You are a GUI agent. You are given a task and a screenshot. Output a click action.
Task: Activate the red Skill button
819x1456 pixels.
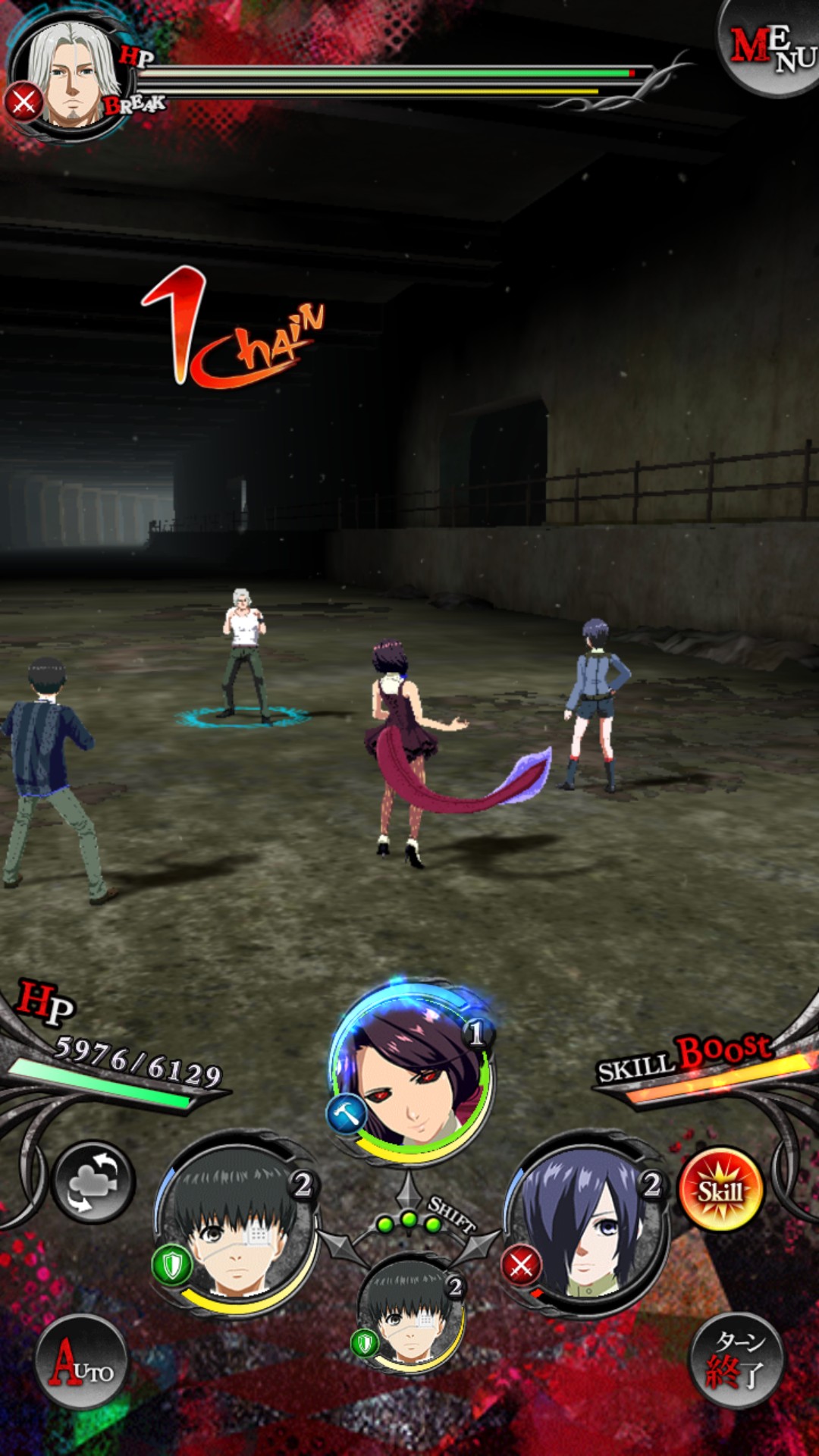click(x=719, y=1189)
